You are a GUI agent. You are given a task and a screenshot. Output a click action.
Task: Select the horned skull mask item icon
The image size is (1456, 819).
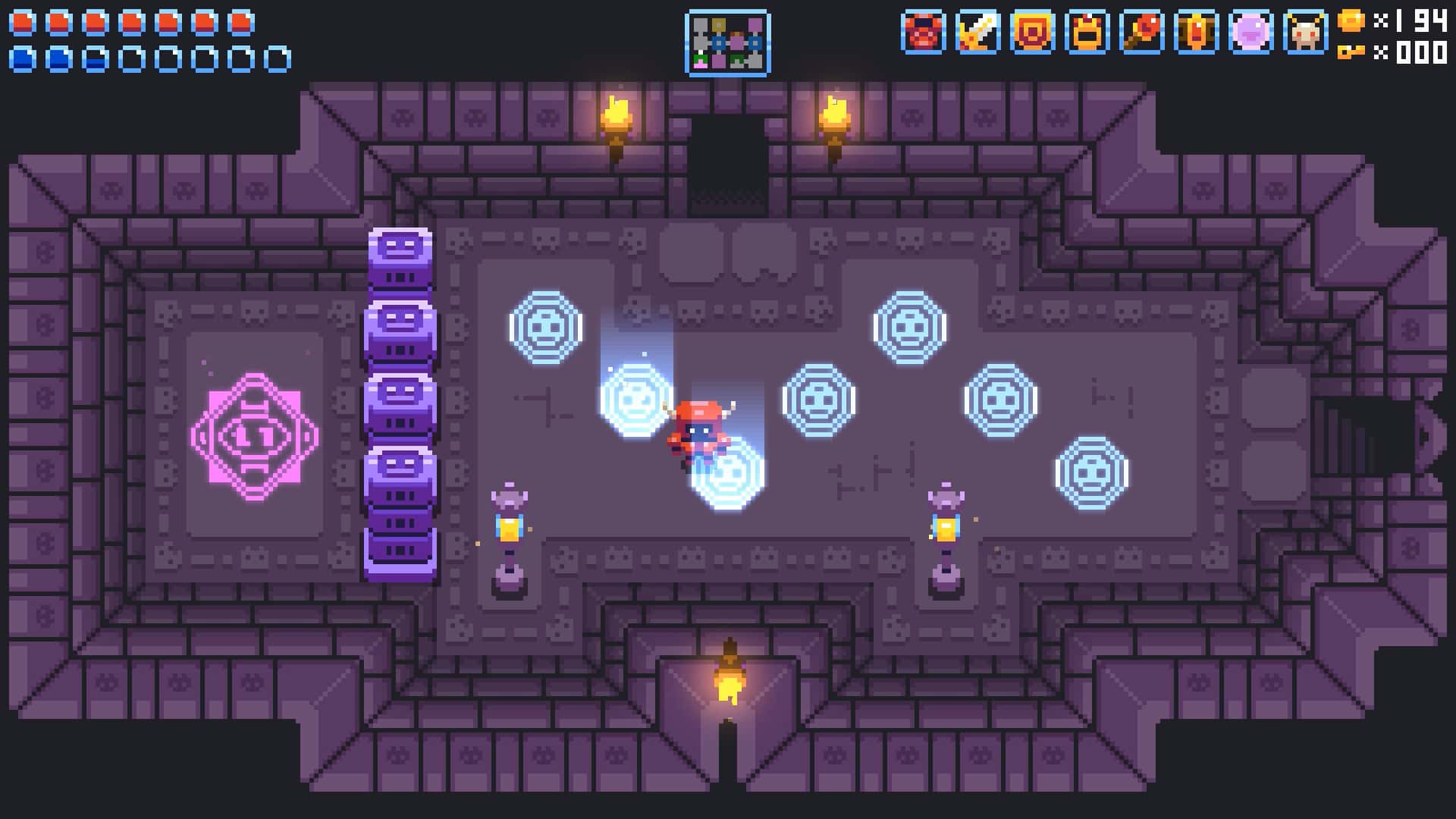1307,34
